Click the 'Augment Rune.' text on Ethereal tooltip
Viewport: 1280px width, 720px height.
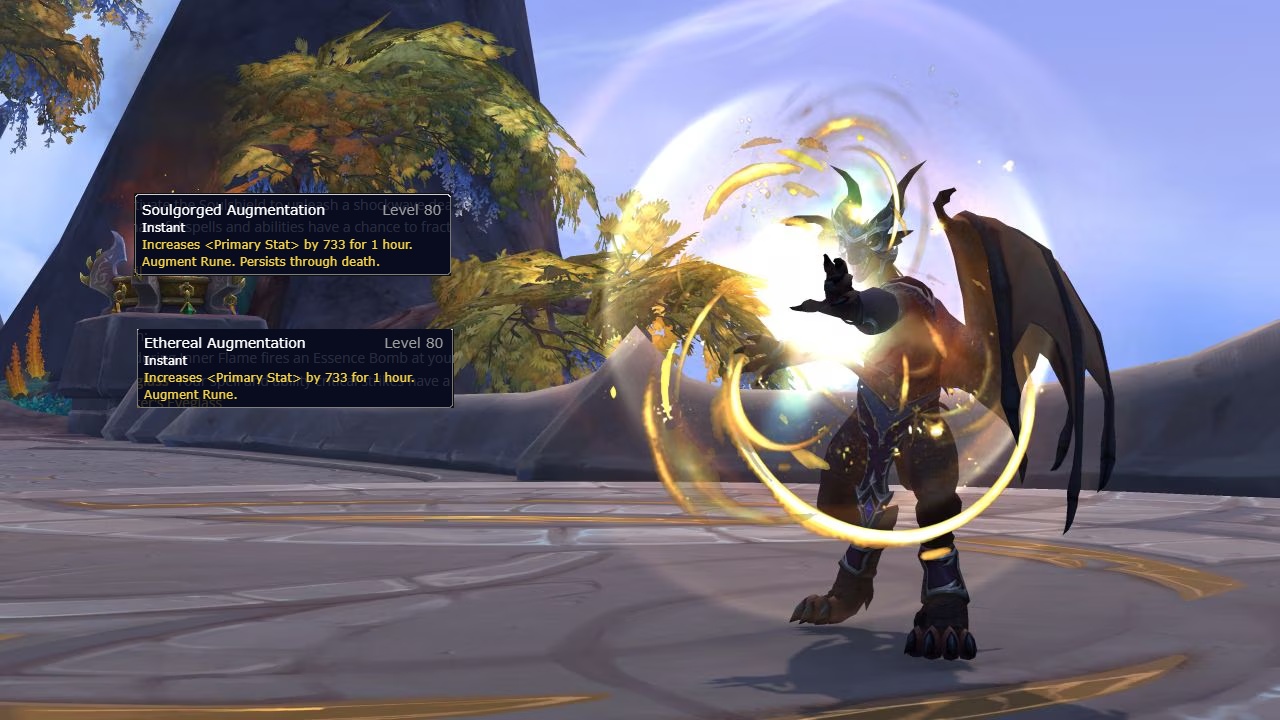(x=187, y=394)
